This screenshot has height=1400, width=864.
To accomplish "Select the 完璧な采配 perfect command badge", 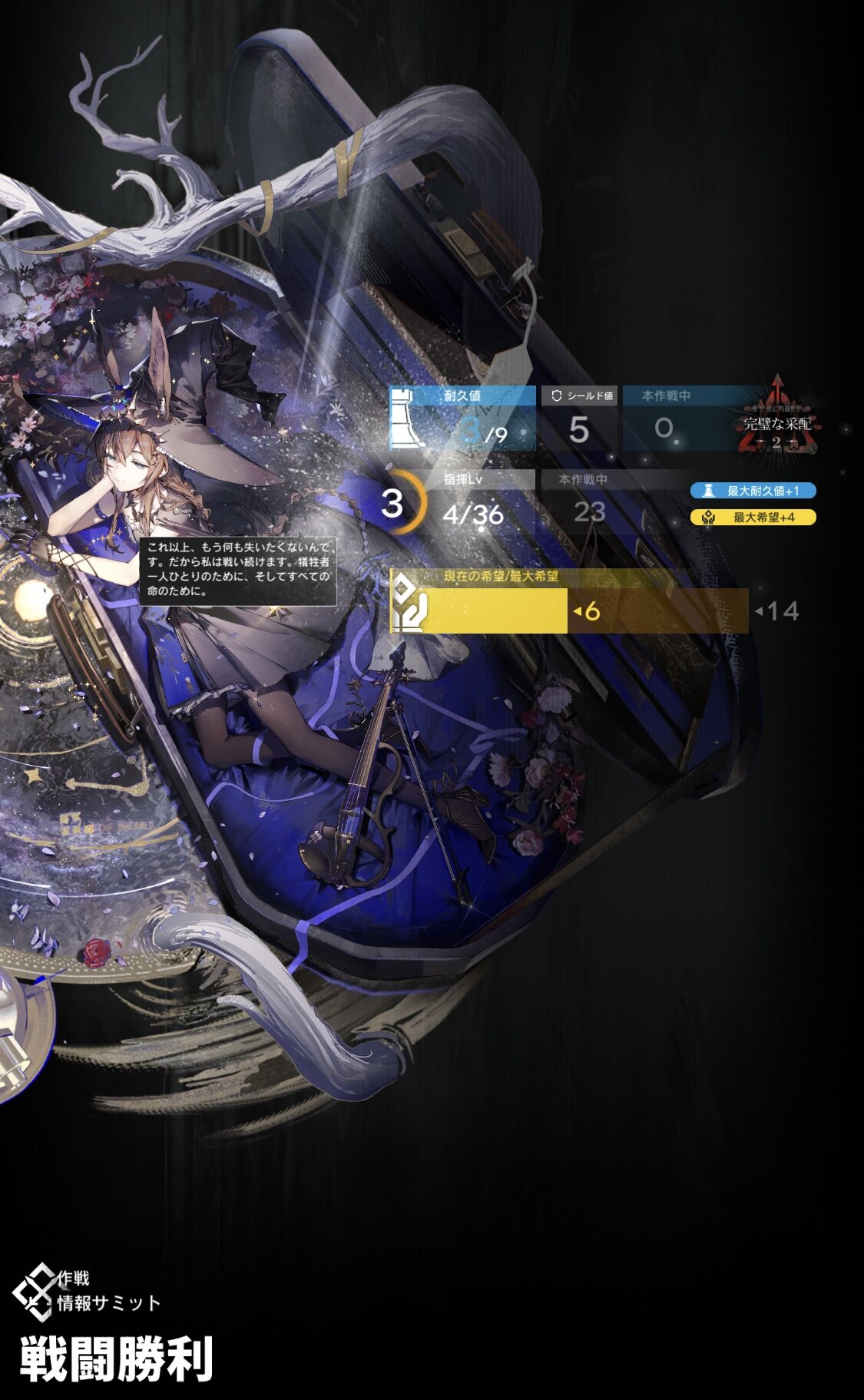I will (x=777, y=421).
